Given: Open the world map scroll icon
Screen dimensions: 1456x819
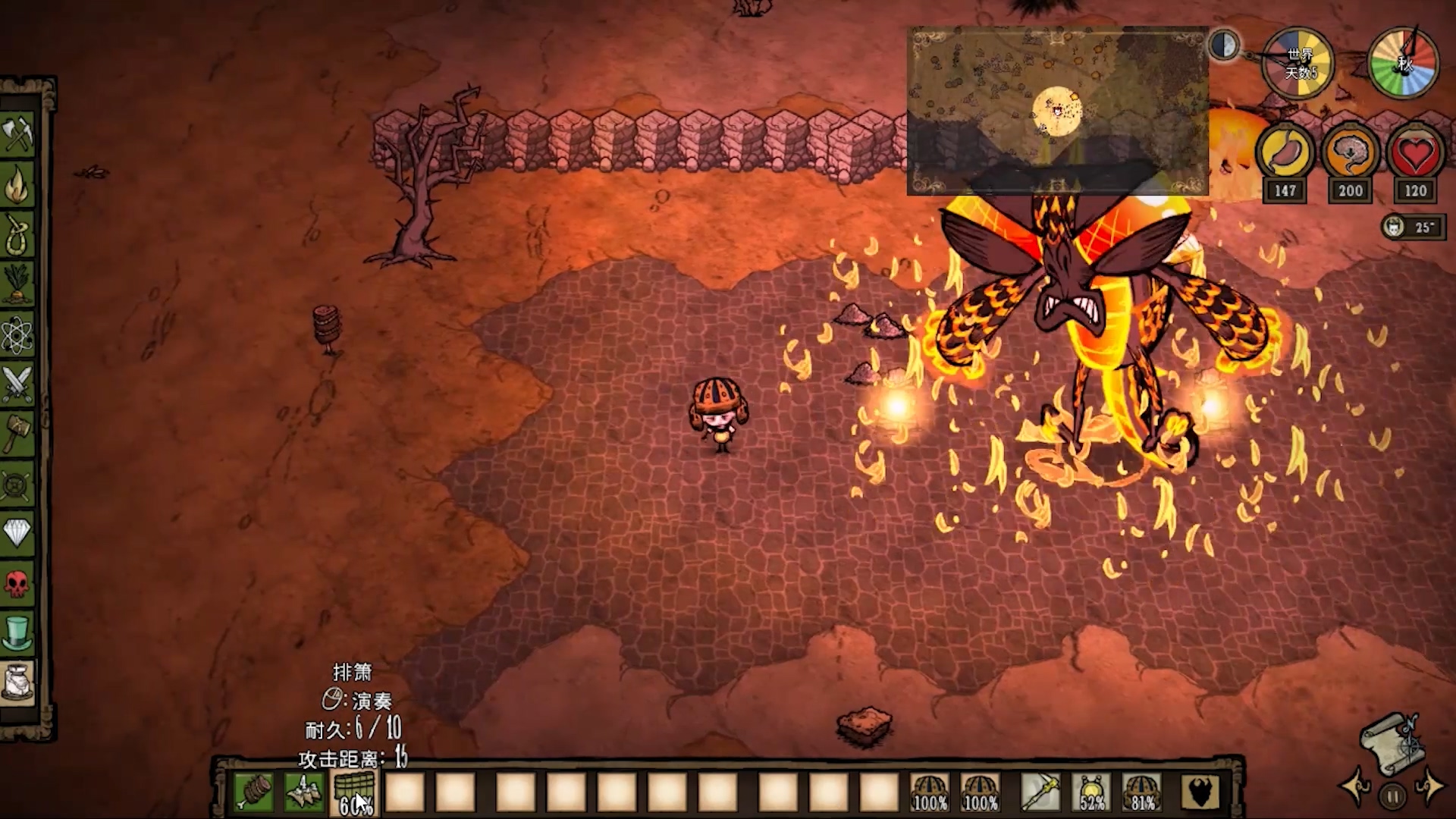Looking at the screenshot, I should pos(1391,742).
